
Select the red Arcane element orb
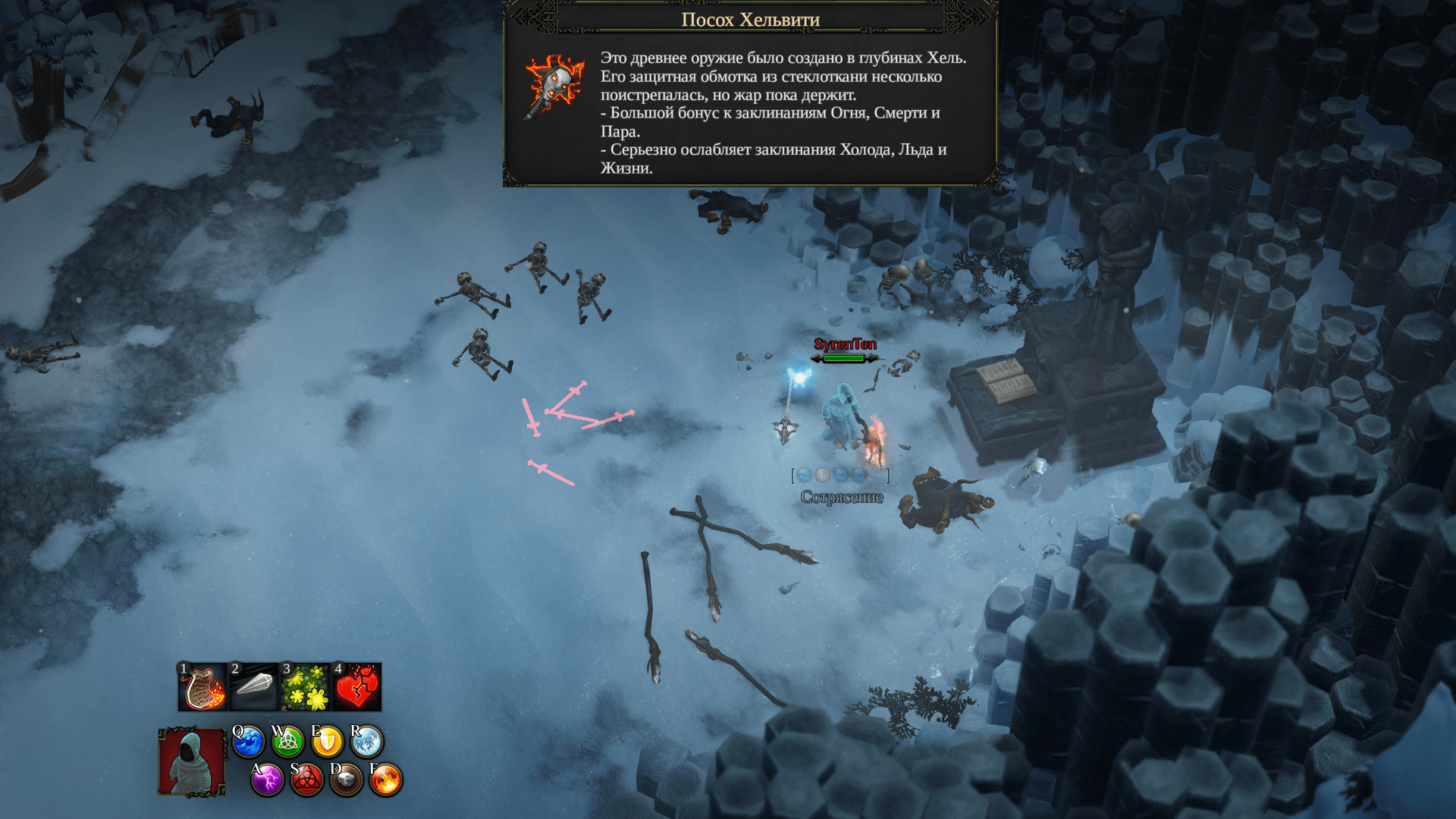[x=306, y=780]
